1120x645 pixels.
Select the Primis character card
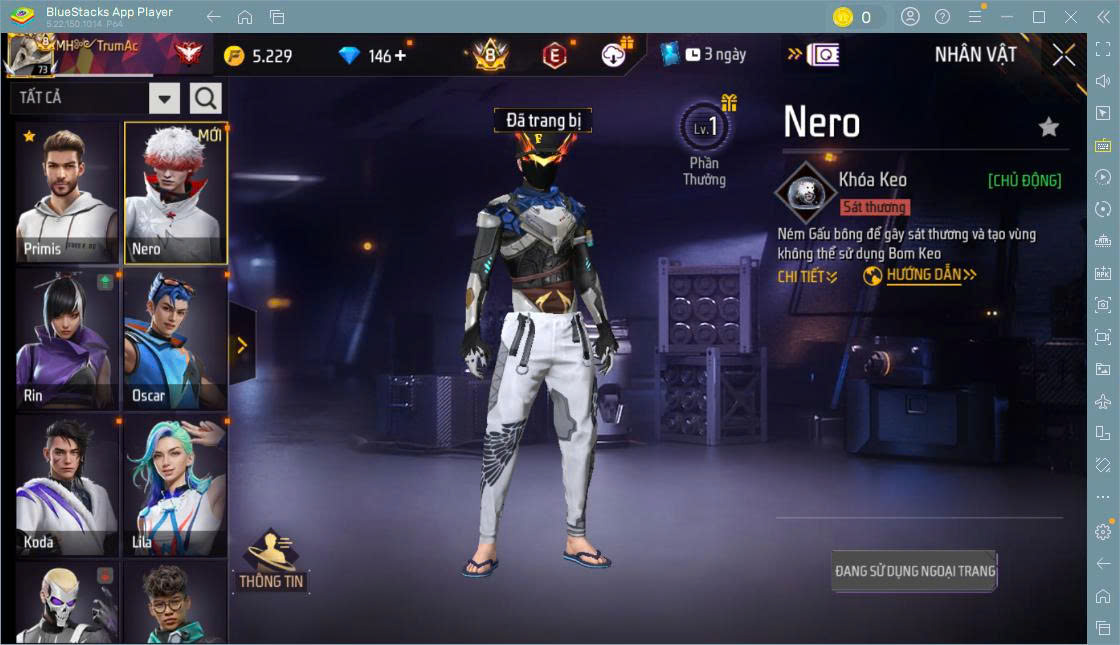pos(67,193)
